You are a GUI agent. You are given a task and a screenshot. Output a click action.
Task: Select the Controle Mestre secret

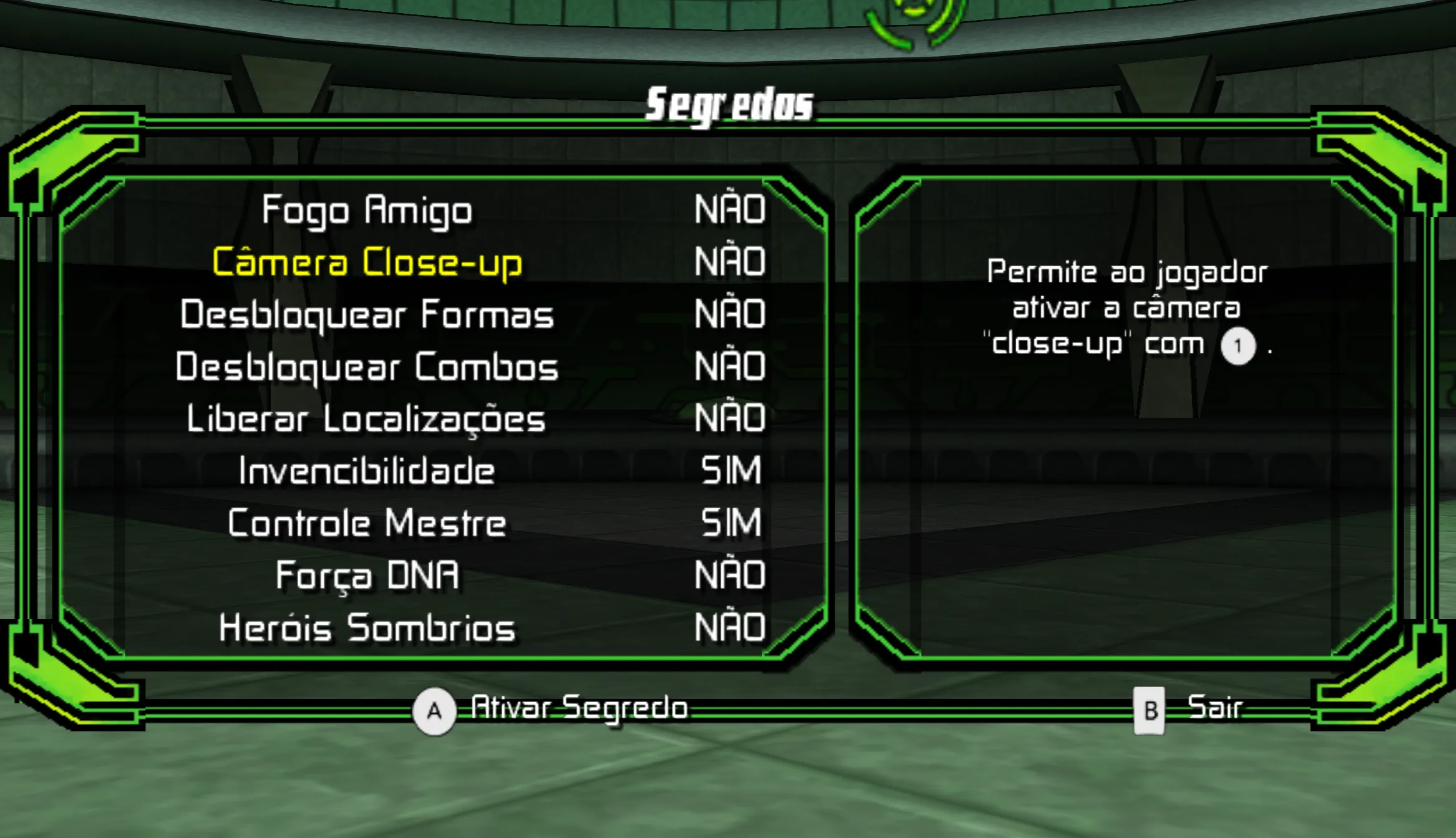(x=367, y=523)
